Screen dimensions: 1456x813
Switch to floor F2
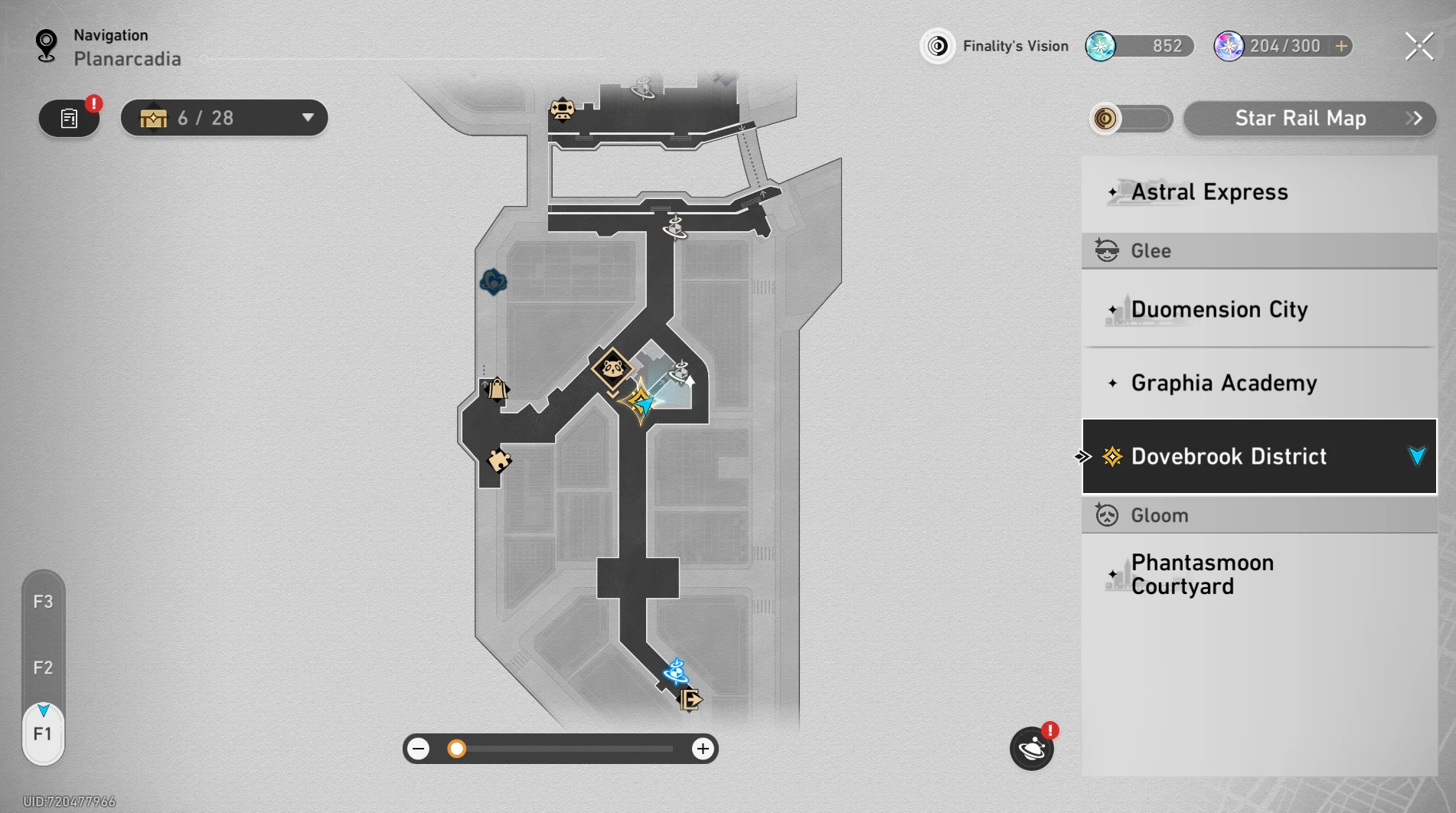pyautogui.click(x=43, y=668)
